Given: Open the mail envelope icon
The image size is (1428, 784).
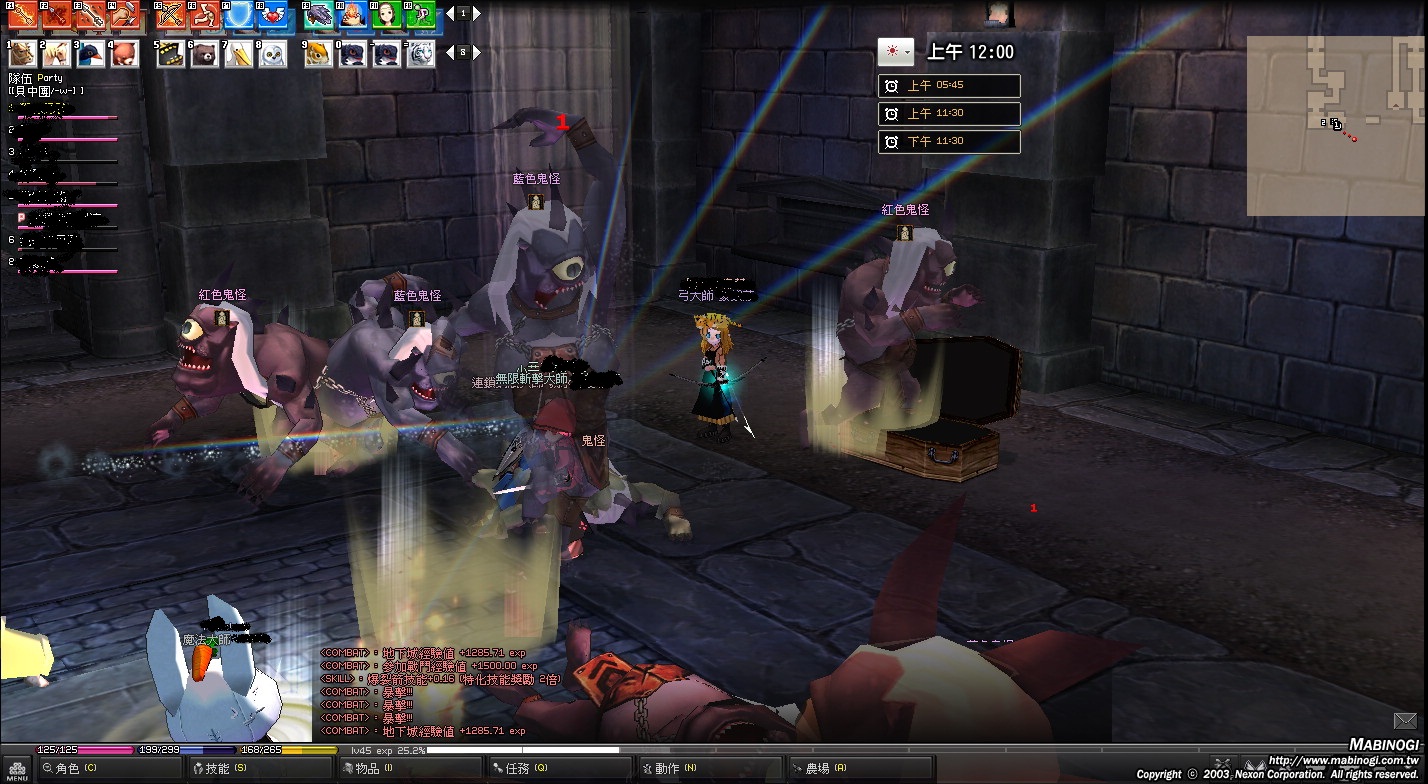Looking at the screenshot, I should 1405,720.
